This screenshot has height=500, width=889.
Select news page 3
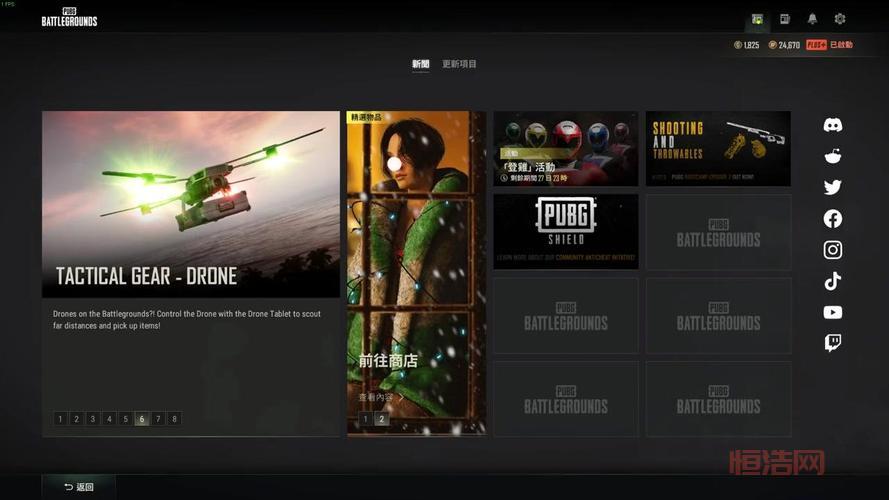[x=93, y=419]
